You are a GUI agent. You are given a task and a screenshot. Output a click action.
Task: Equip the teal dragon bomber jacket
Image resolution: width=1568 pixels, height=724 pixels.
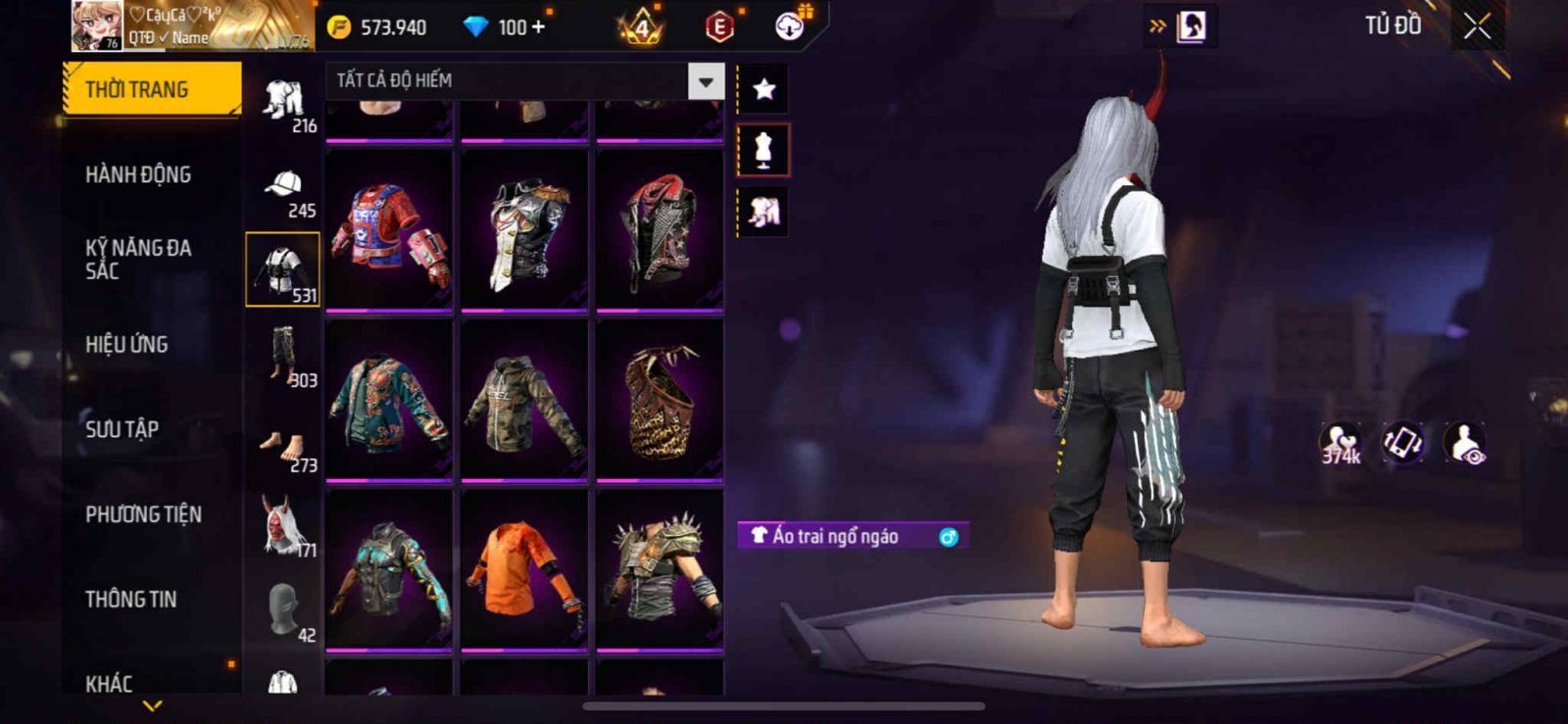tap(389, 400)
